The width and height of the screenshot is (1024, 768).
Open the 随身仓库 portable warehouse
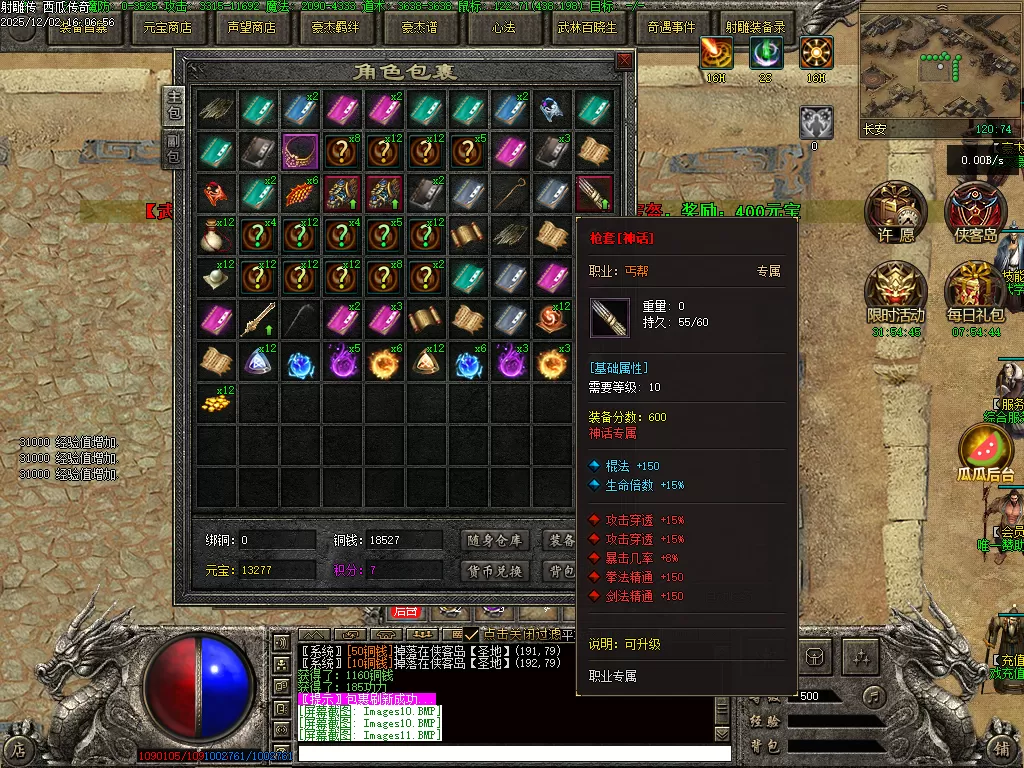point(496,540)
